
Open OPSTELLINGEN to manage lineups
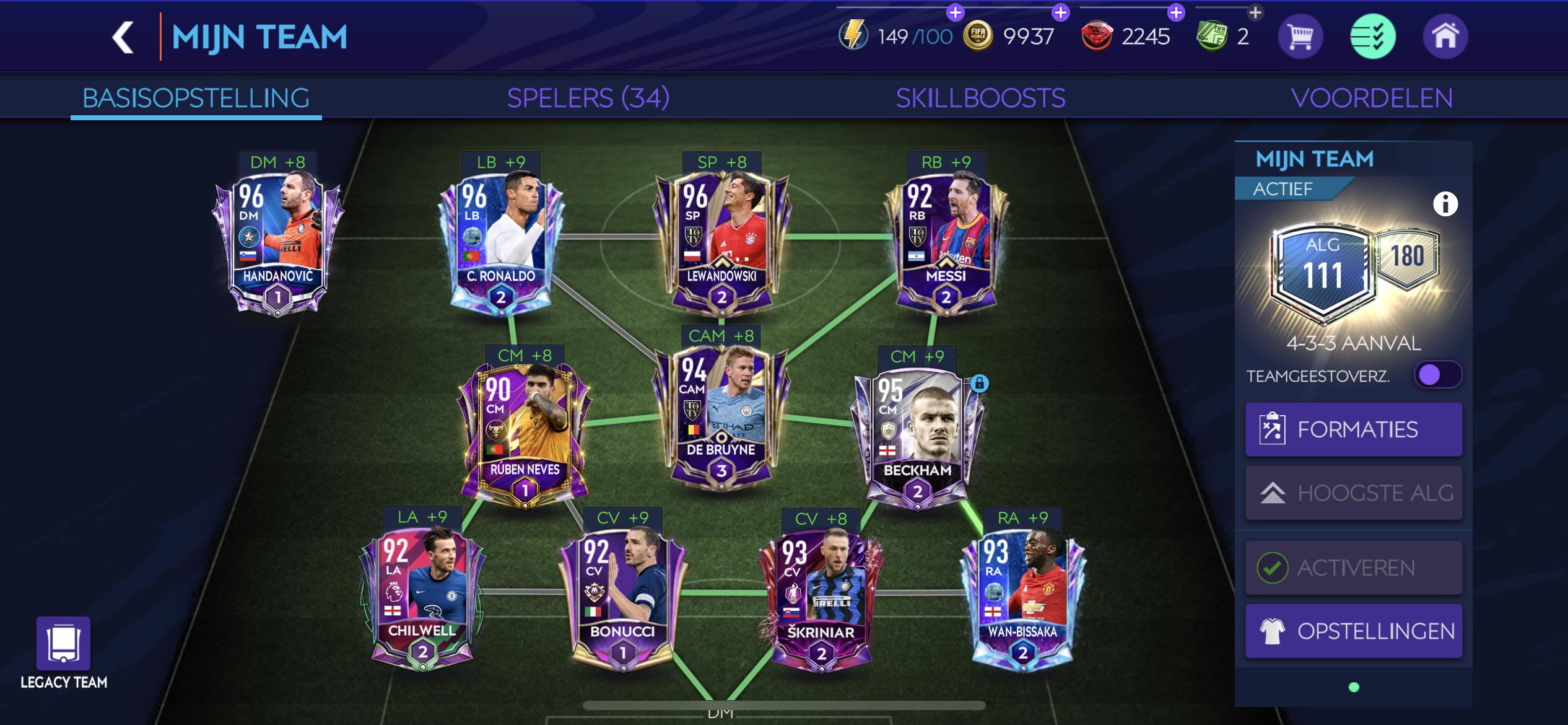point(1353,630)
